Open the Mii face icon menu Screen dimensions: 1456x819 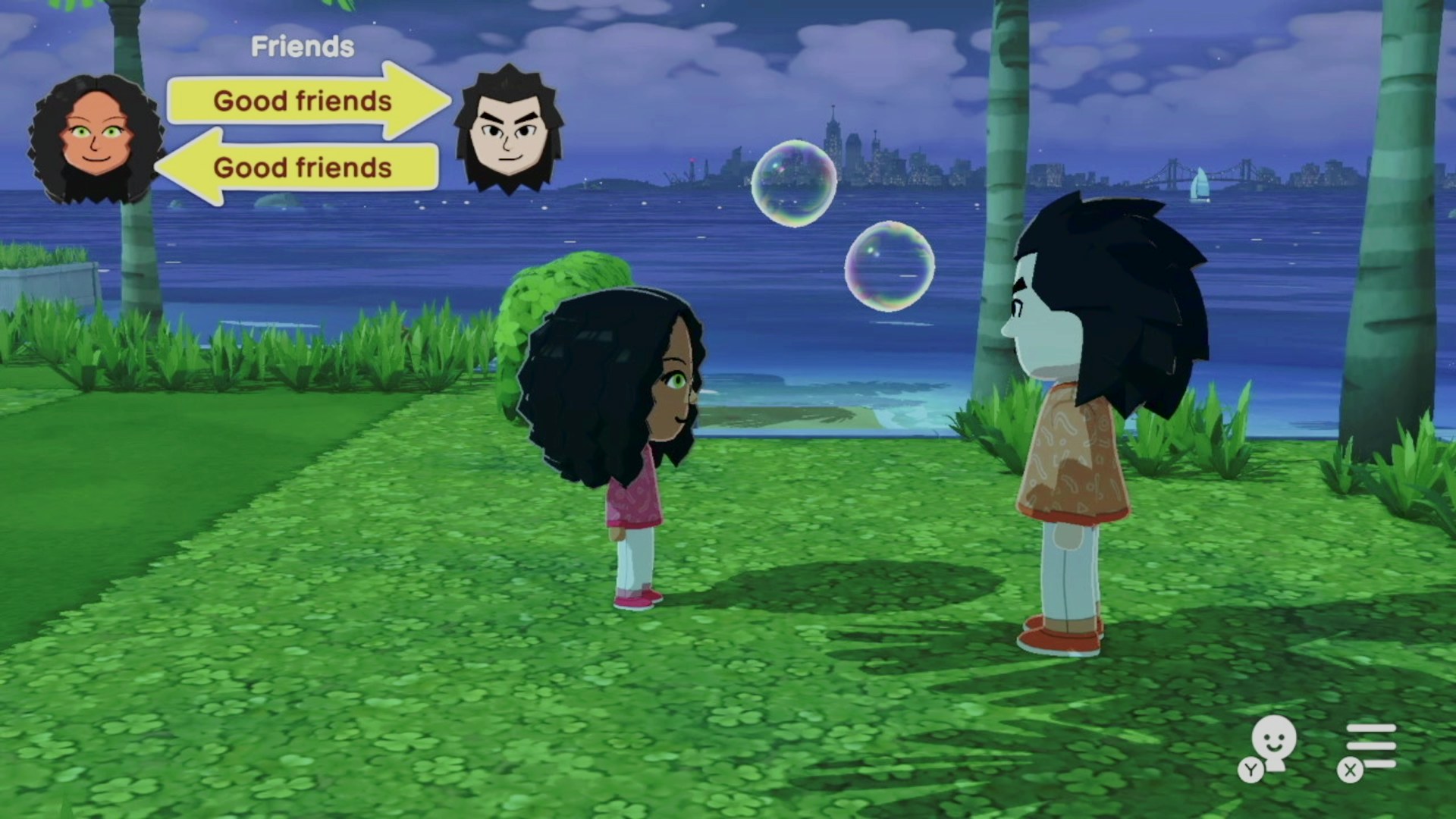[x=1273, y=743]
